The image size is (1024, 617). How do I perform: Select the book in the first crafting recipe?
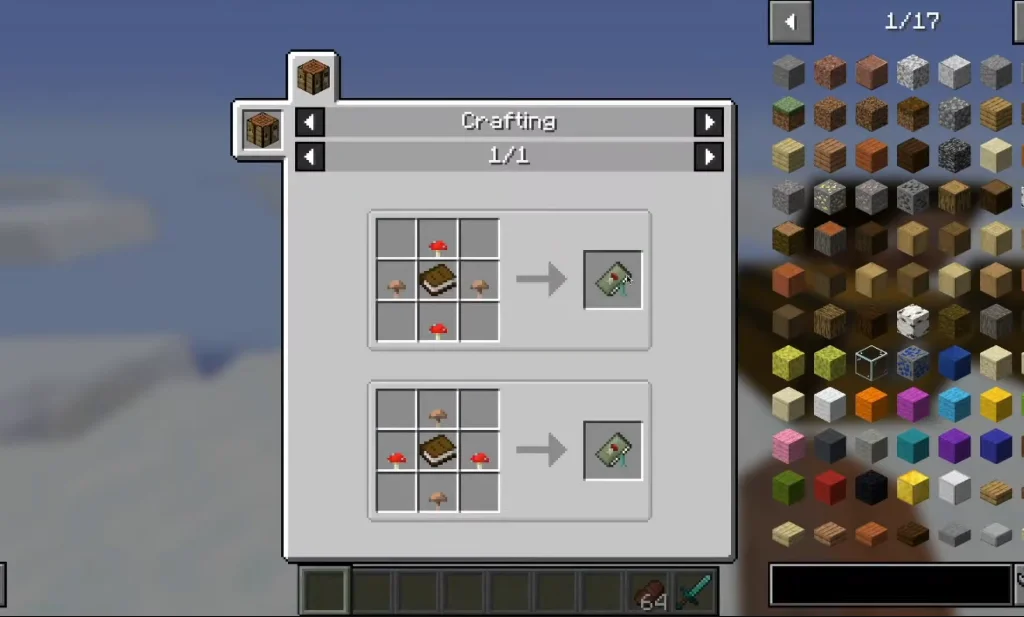coord(437,280)
